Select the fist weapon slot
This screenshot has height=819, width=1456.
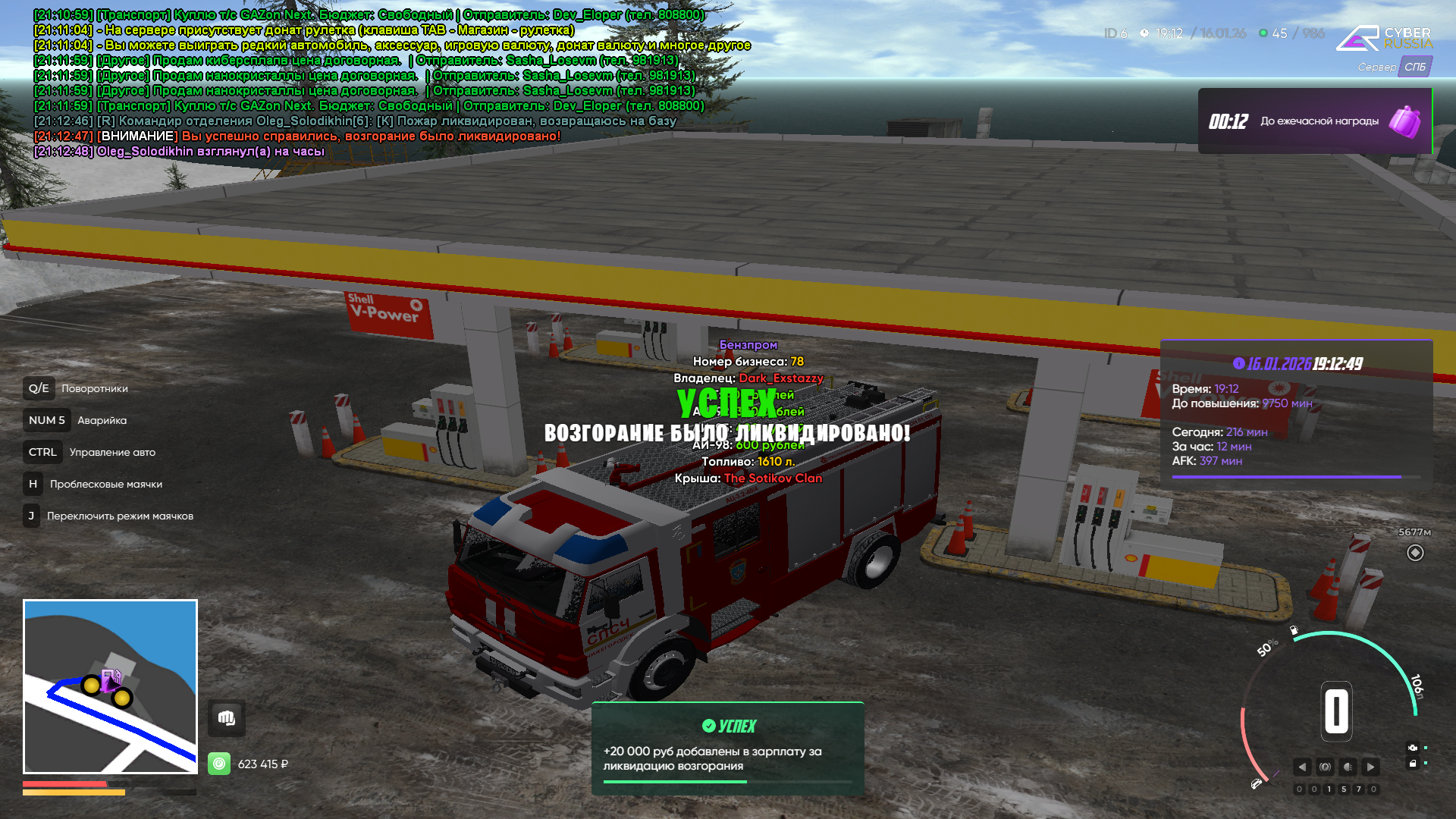(x=226, y=718)
